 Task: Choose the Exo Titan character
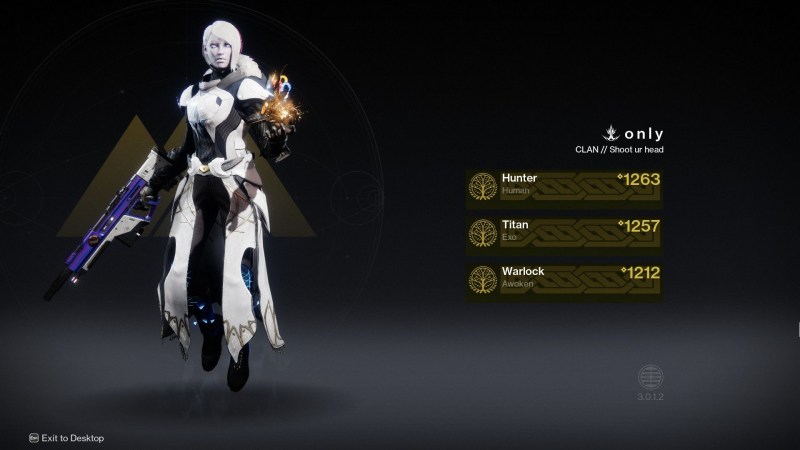565,232
